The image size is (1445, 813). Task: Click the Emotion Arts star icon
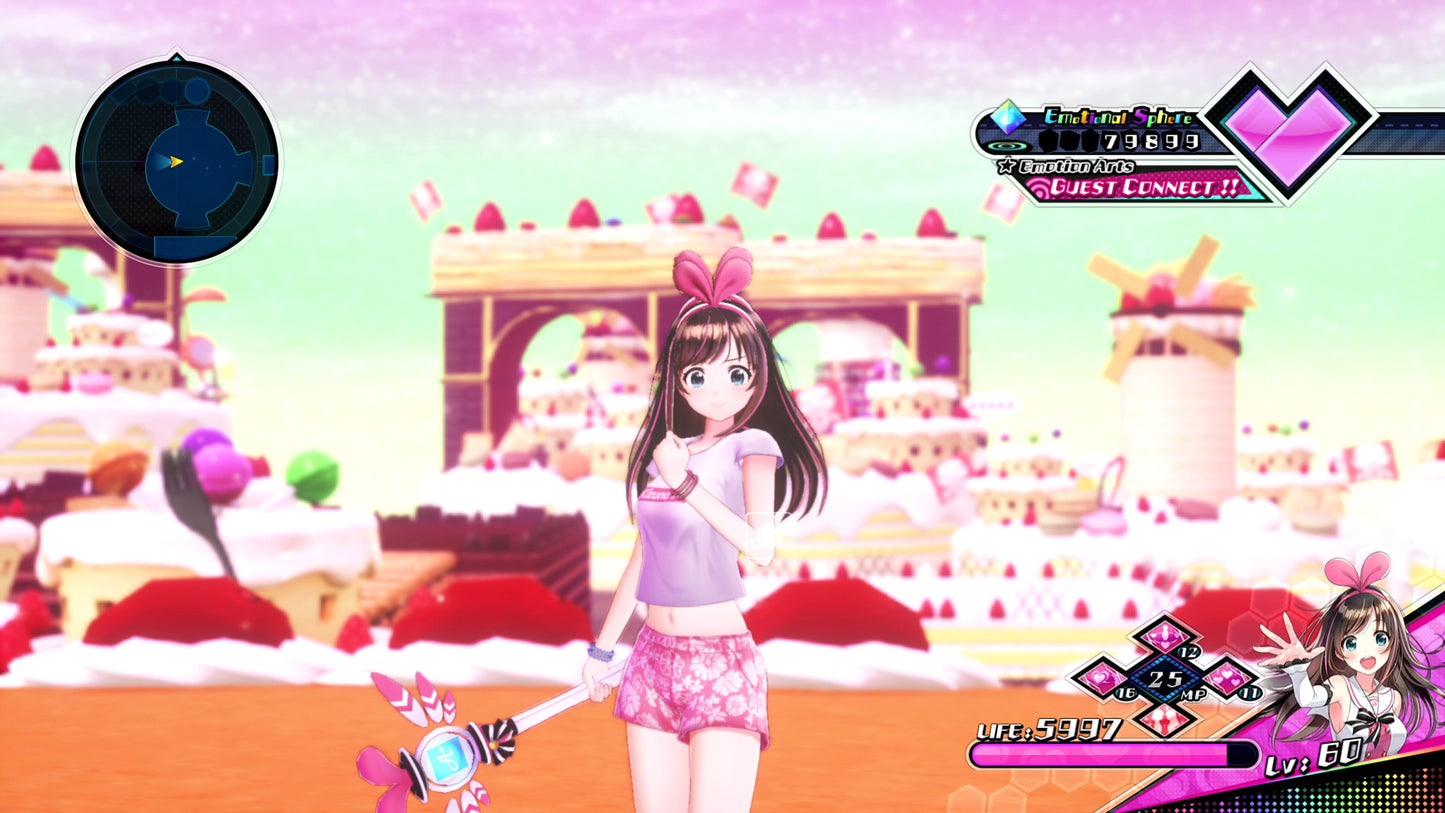click(1006, 165)
